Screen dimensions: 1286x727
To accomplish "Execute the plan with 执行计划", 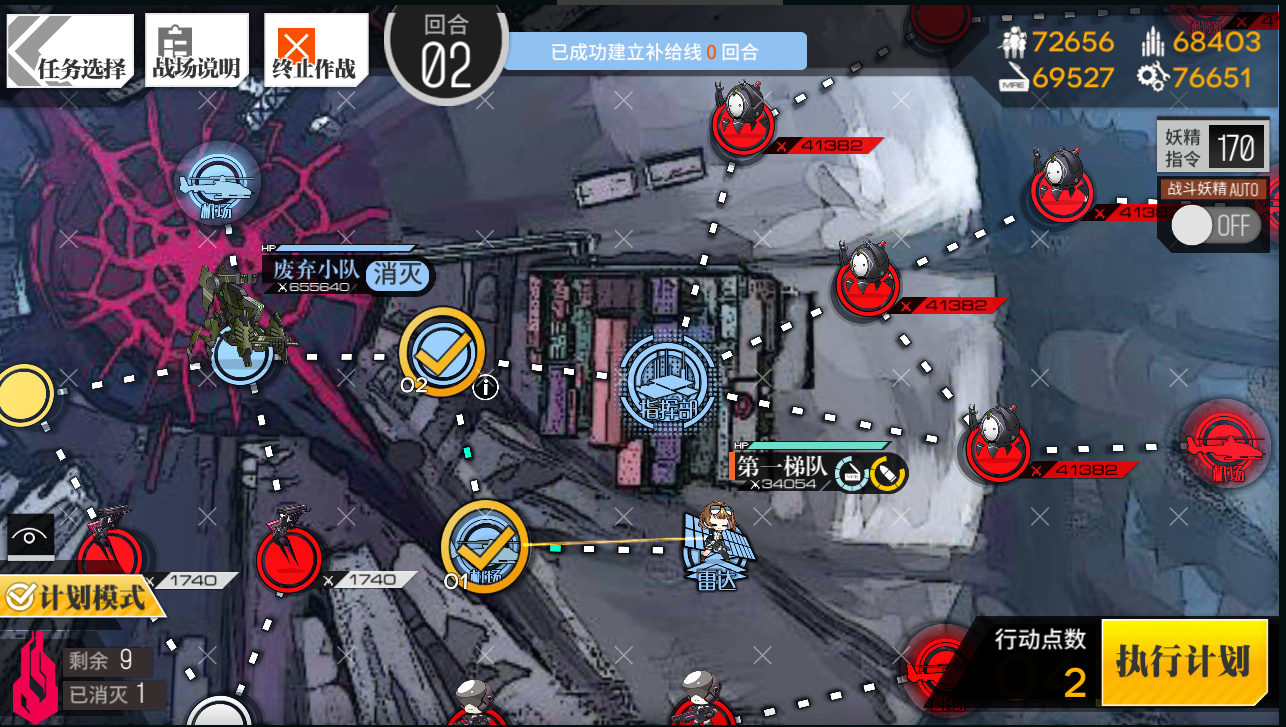I will pos(1183,661).
